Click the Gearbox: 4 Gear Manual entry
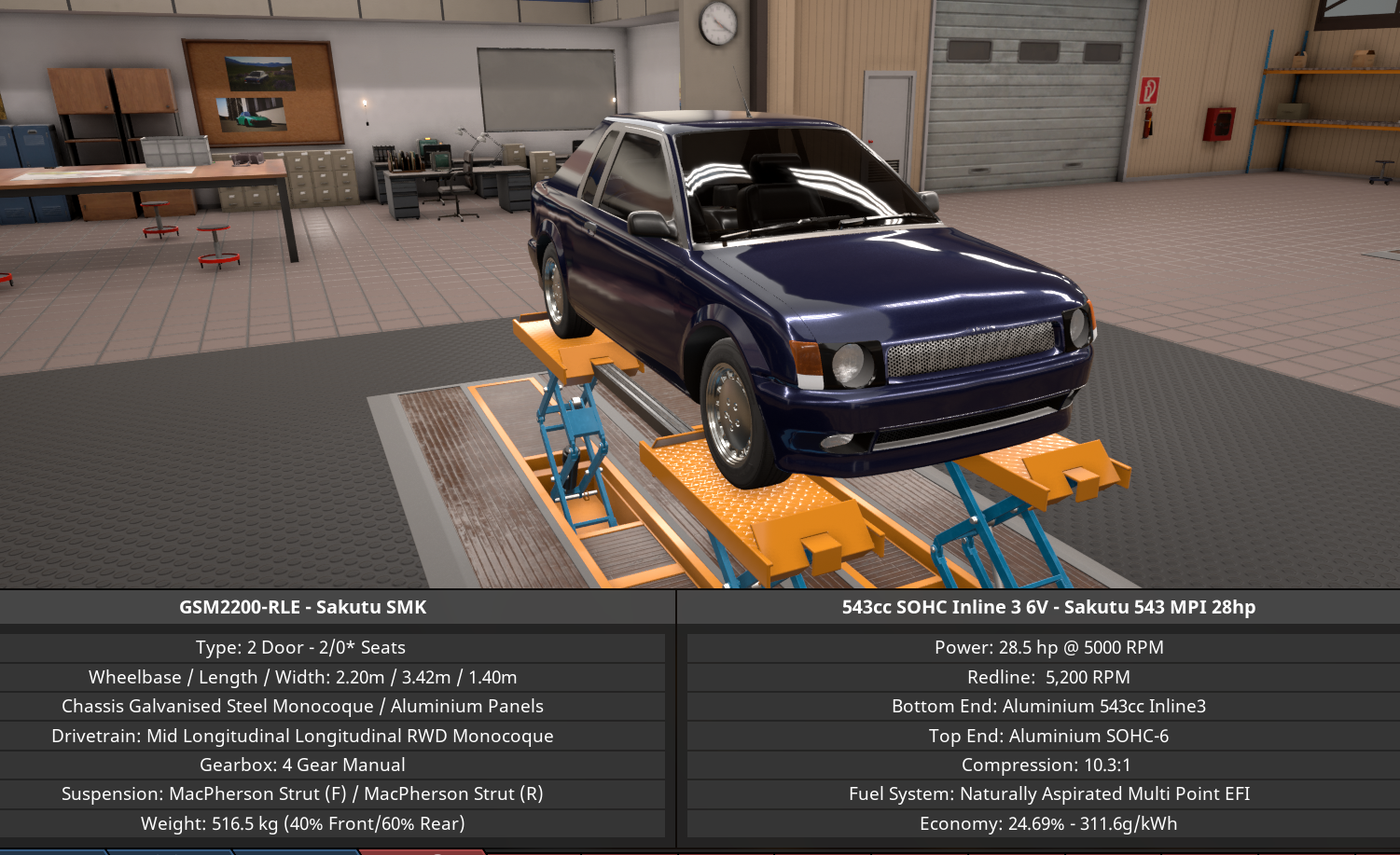This screenshot has height=855, width=1400. pos(303,765)
